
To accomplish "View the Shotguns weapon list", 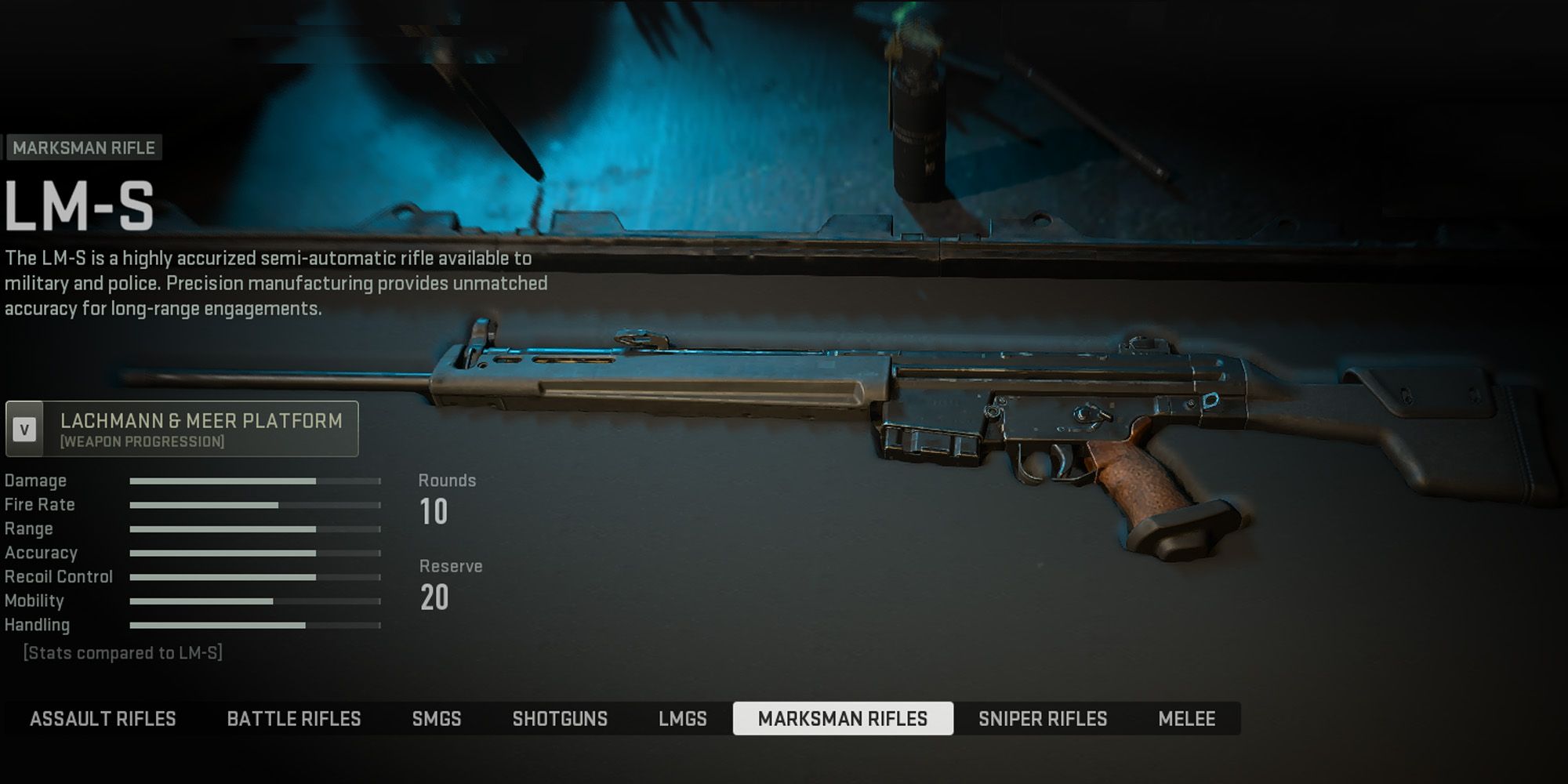I will click(x=561, y=718).
